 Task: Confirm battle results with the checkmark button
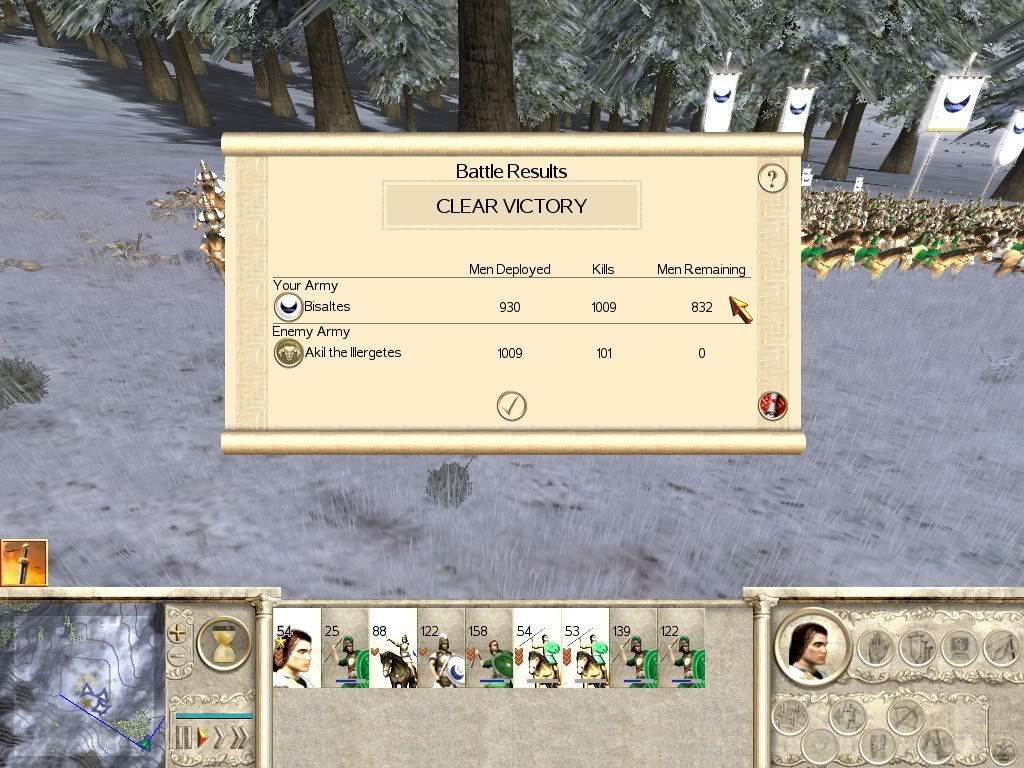tap(511, 405)
